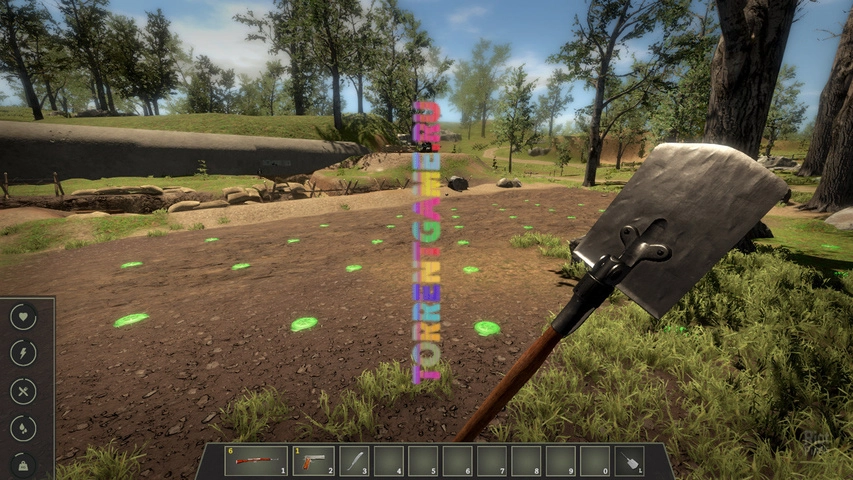Select the shovel slot in the hotbar

coord(628,461)
